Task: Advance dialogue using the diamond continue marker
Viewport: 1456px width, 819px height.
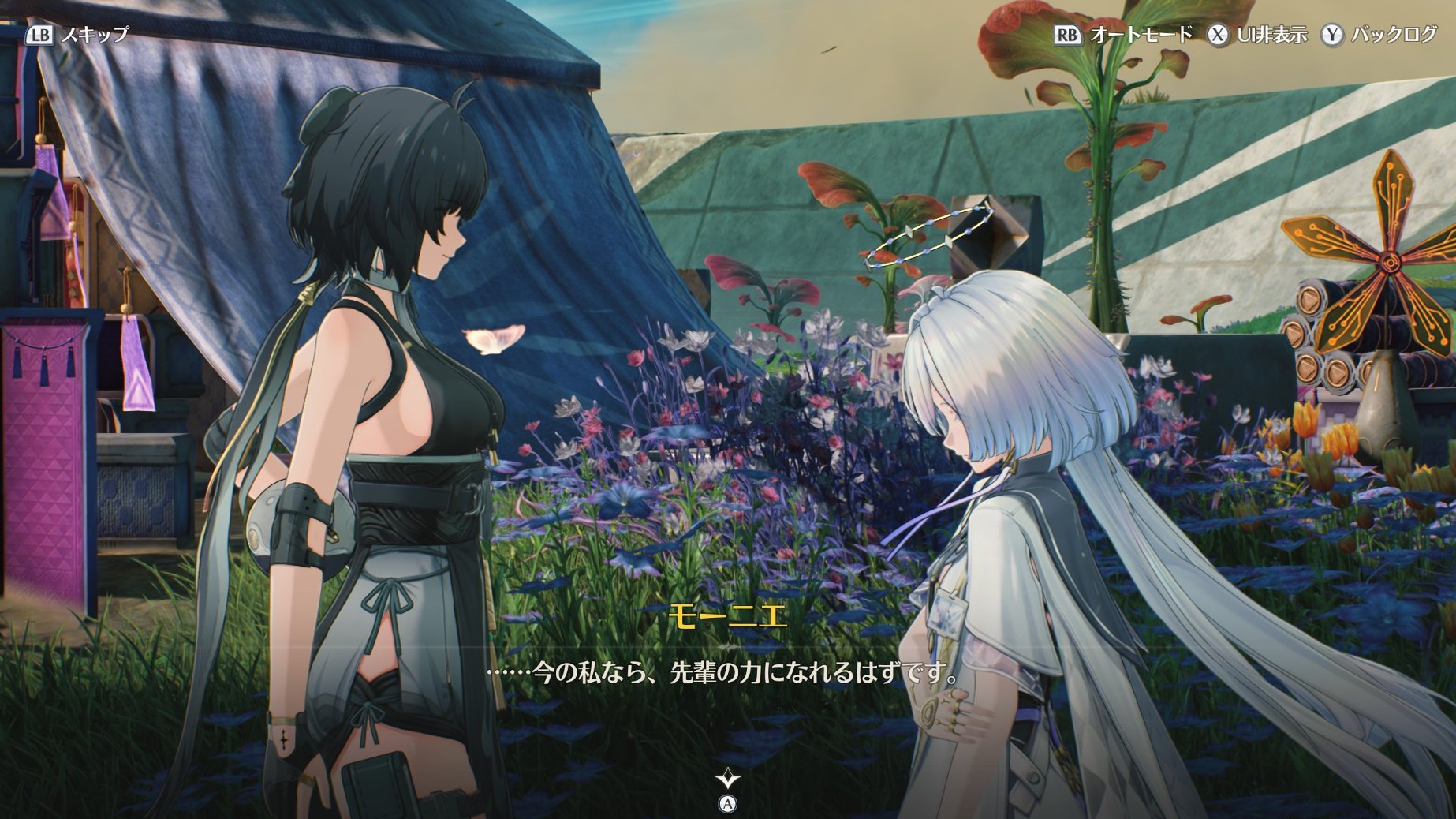Action: [727, 780]
